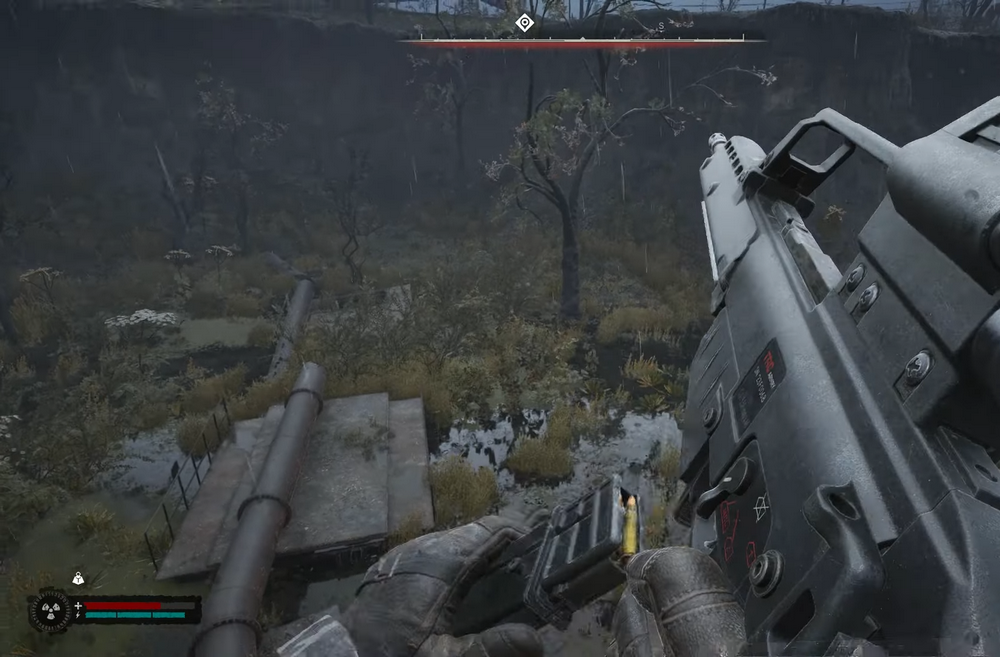Click the diamond objective marker on the compass
Screen dimensions: 1000x657
tap(524, 23)
